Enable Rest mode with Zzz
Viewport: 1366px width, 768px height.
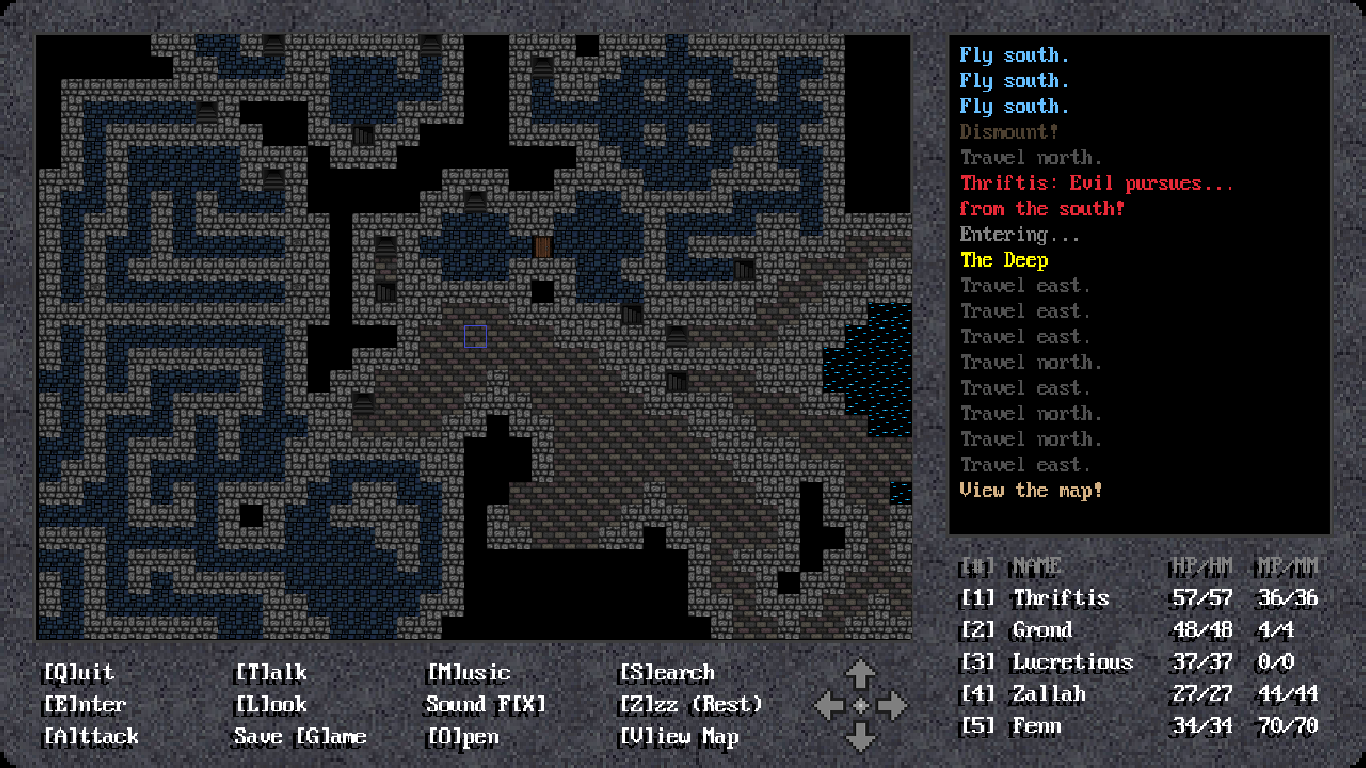[690, 704]
